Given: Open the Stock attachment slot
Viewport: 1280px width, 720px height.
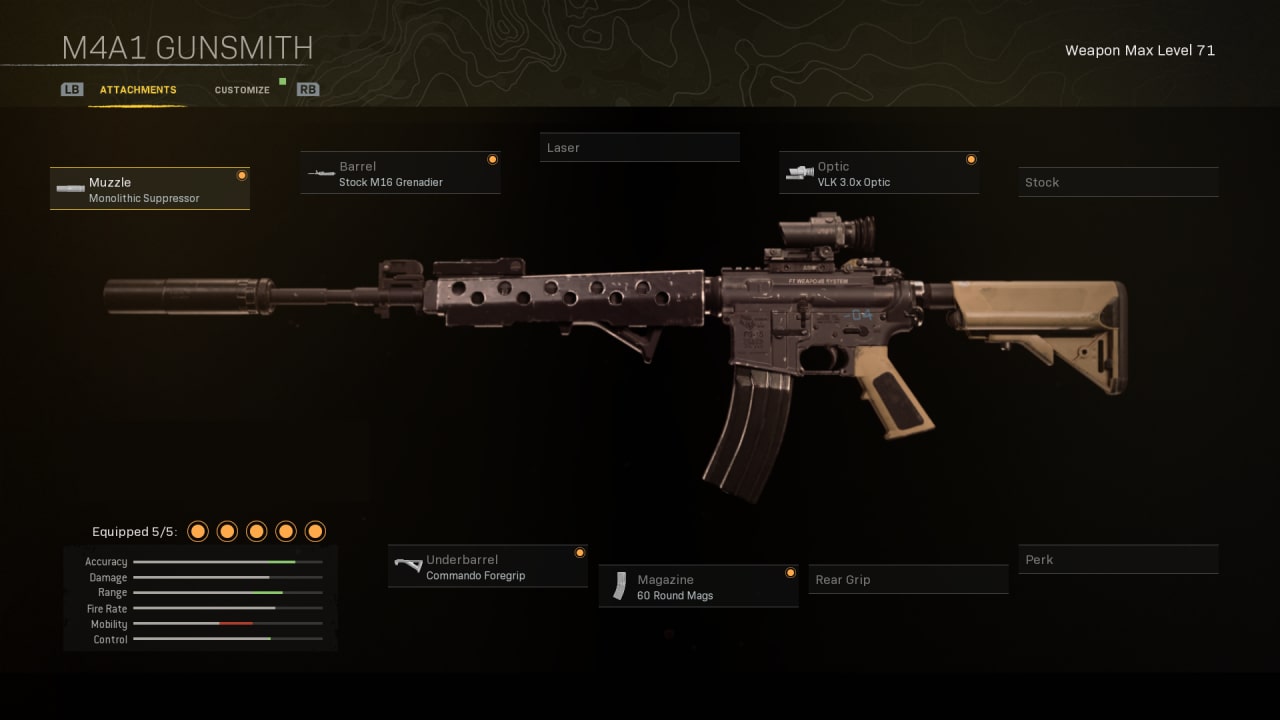Looking at the screenshot, I should 1118,182.
